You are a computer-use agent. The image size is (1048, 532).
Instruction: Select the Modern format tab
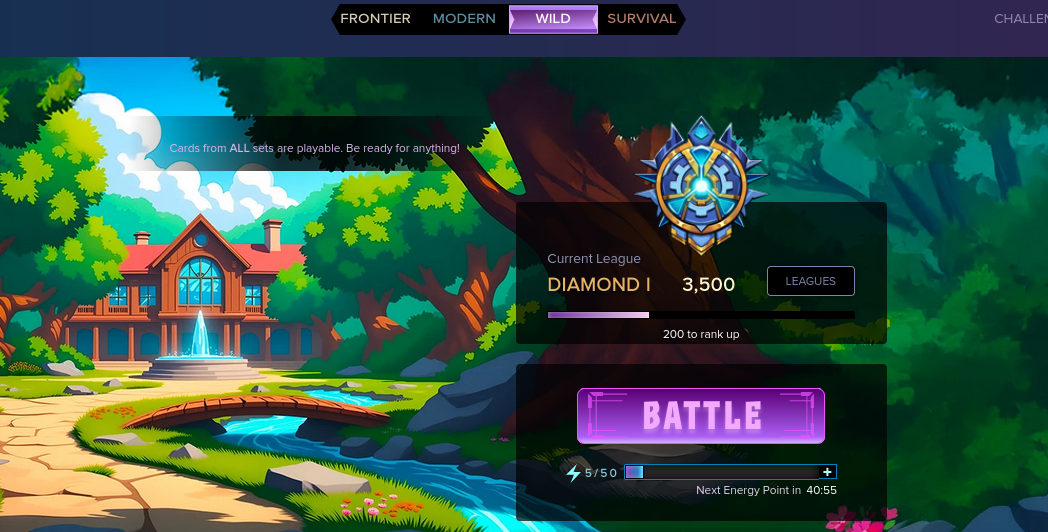point(464,19)
